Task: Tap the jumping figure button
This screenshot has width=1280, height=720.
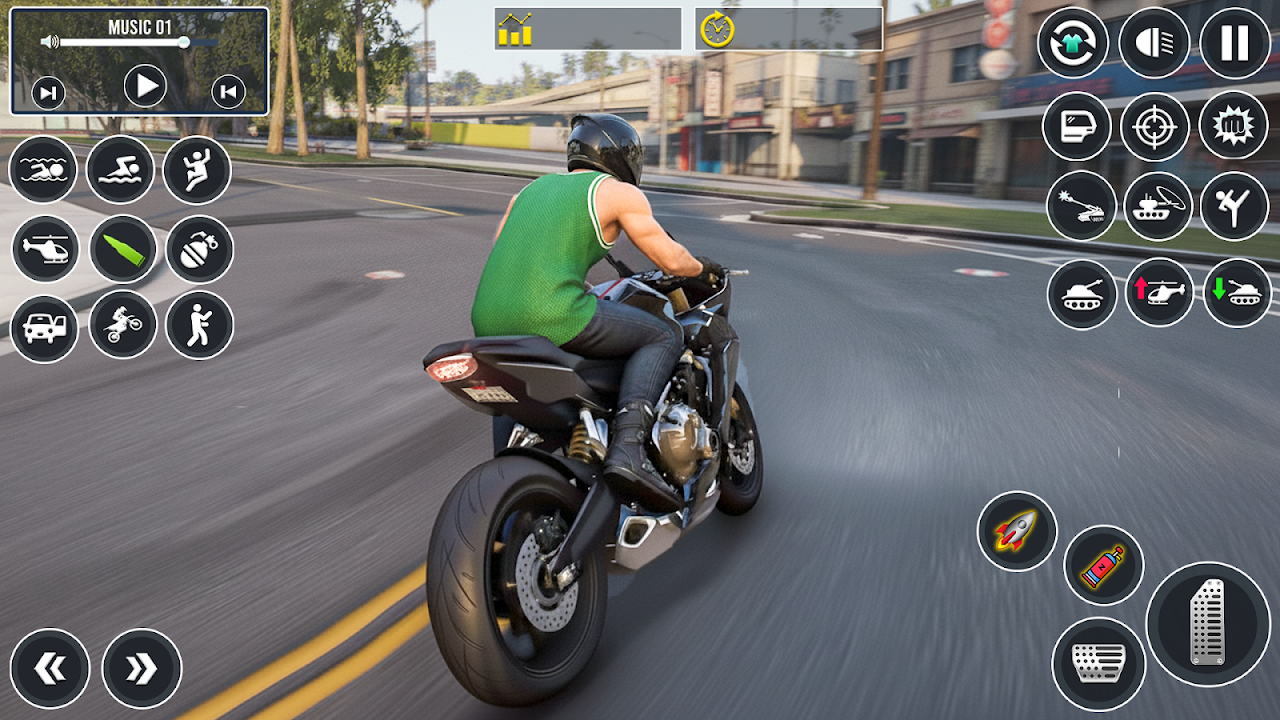Action: 197,169
